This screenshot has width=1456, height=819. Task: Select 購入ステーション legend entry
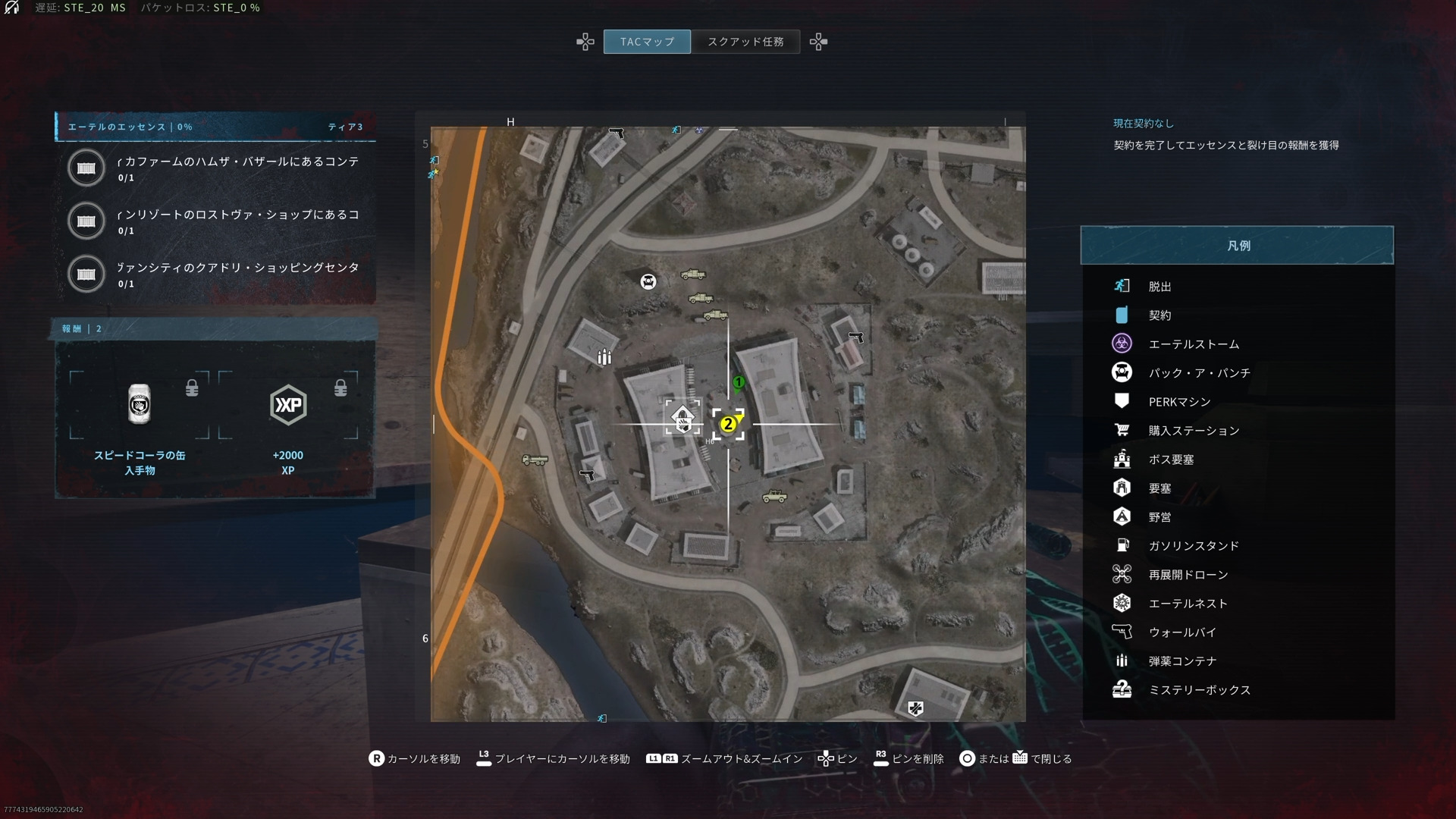[1194, 431]
